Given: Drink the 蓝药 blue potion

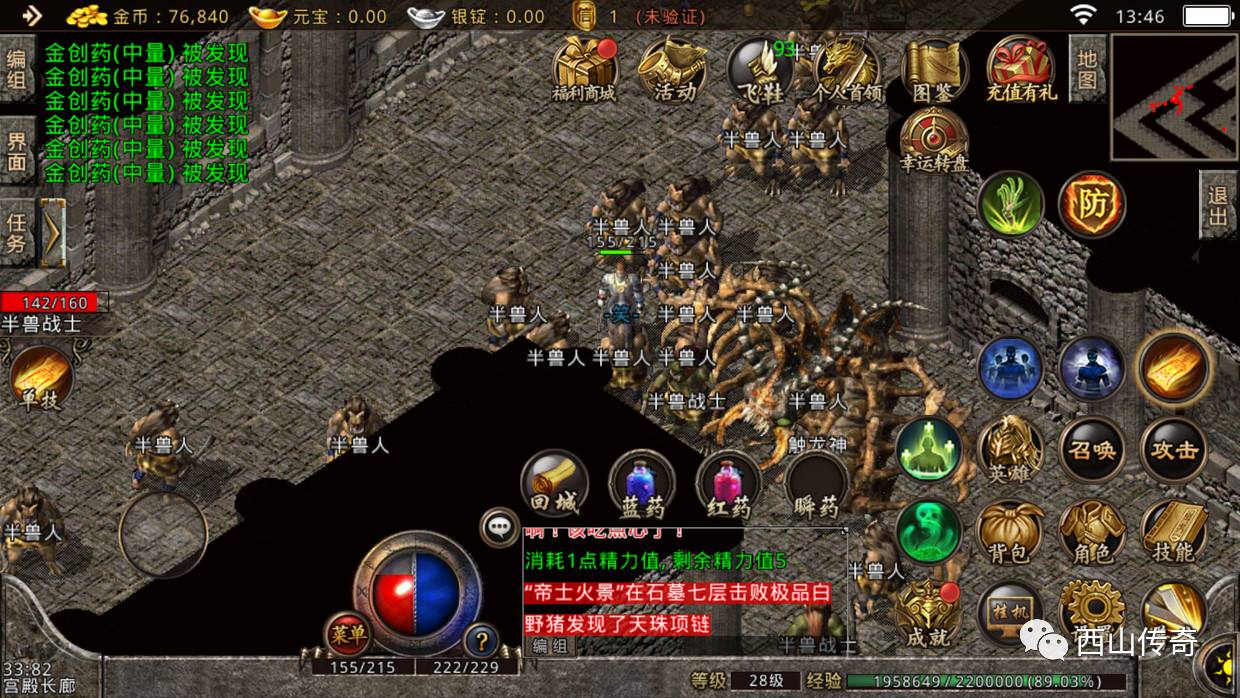Looking at the screenshot, I should (642, 485).
